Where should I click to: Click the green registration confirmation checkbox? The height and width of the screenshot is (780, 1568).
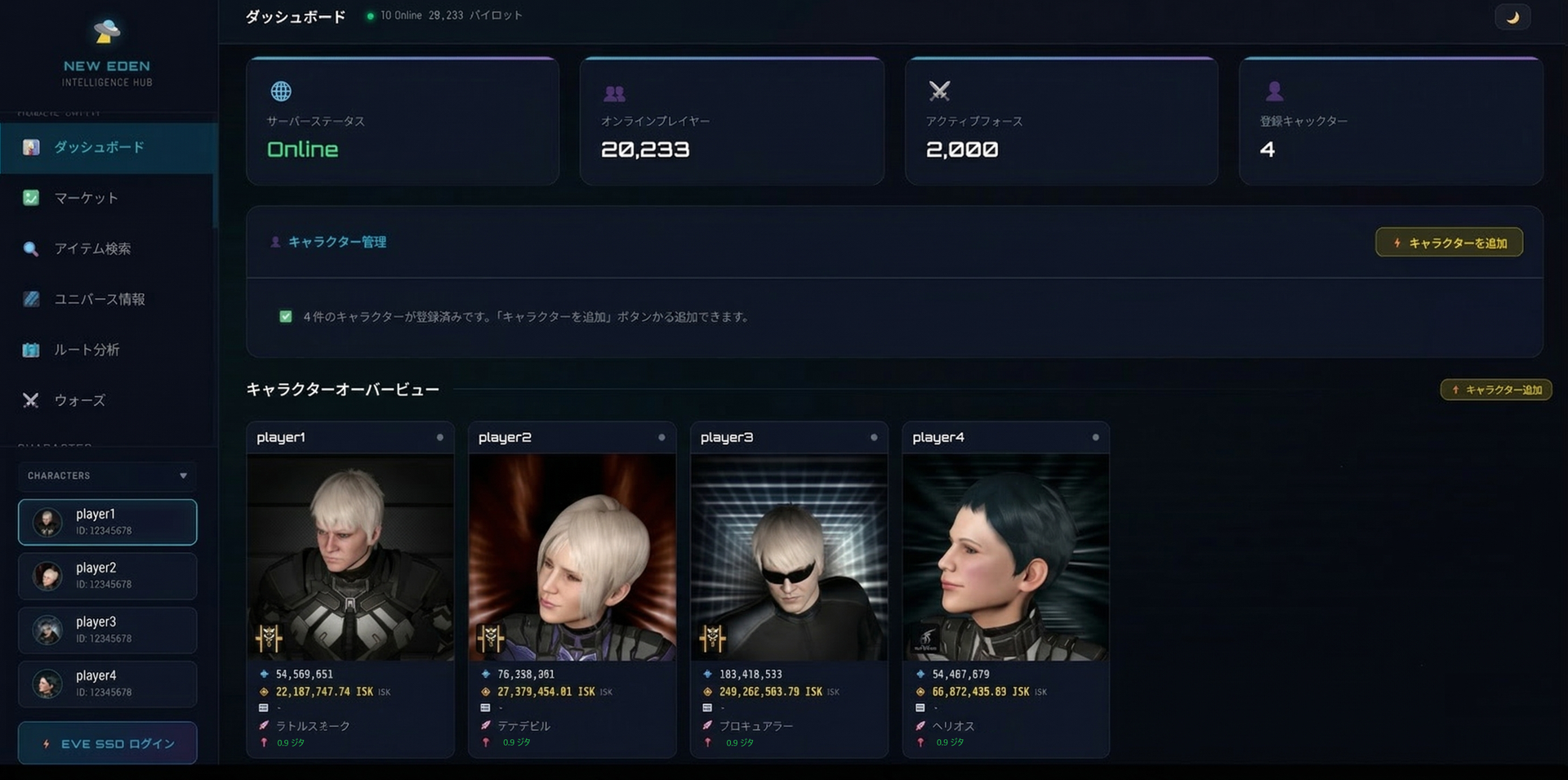point(286,316)
